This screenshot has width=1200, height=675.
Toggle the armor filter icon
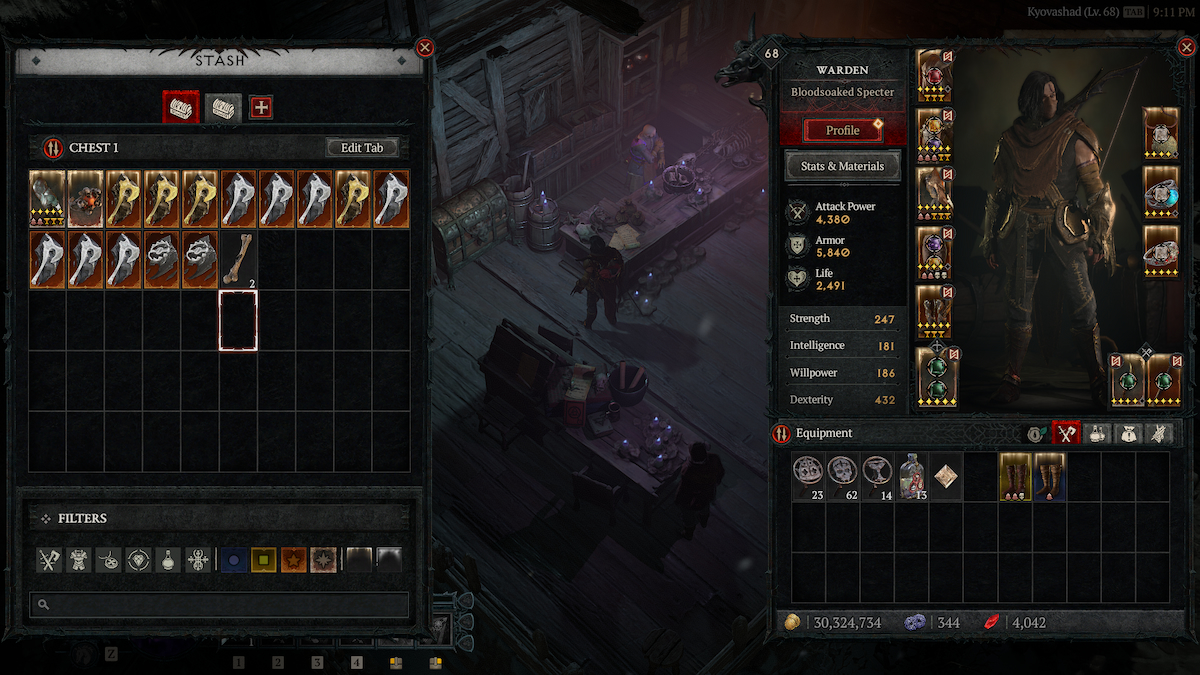[x=80, y=561]
